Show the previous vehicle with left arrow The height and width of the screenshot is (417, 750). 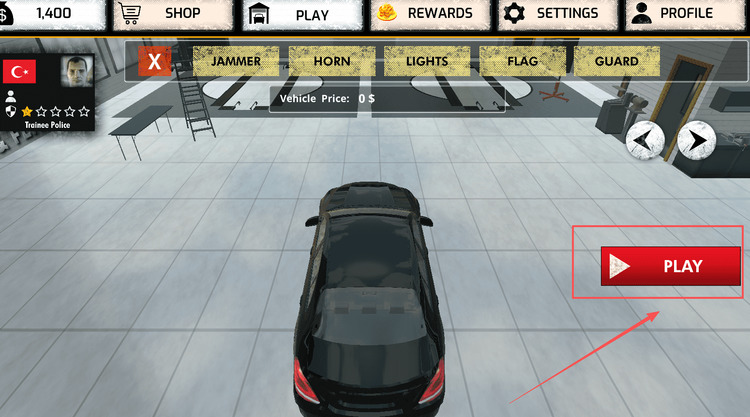click(x=646, y=140)
